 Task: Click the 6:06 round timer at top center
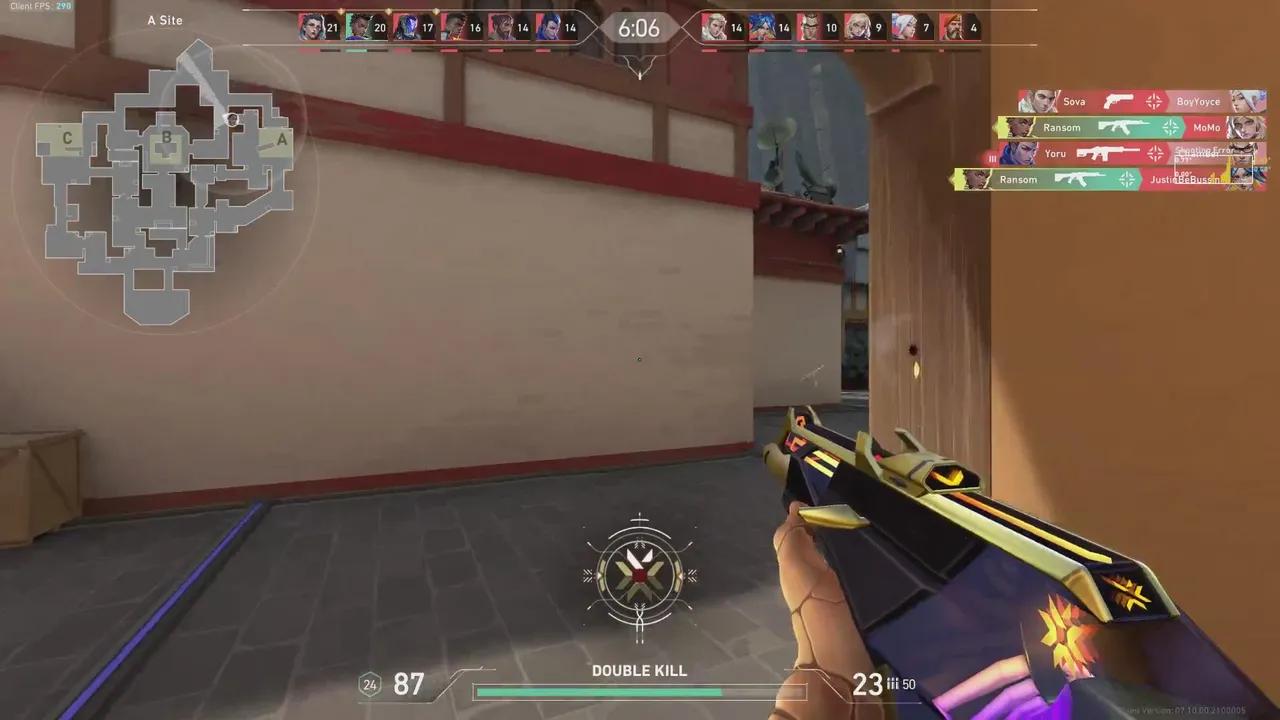[638, 28]
